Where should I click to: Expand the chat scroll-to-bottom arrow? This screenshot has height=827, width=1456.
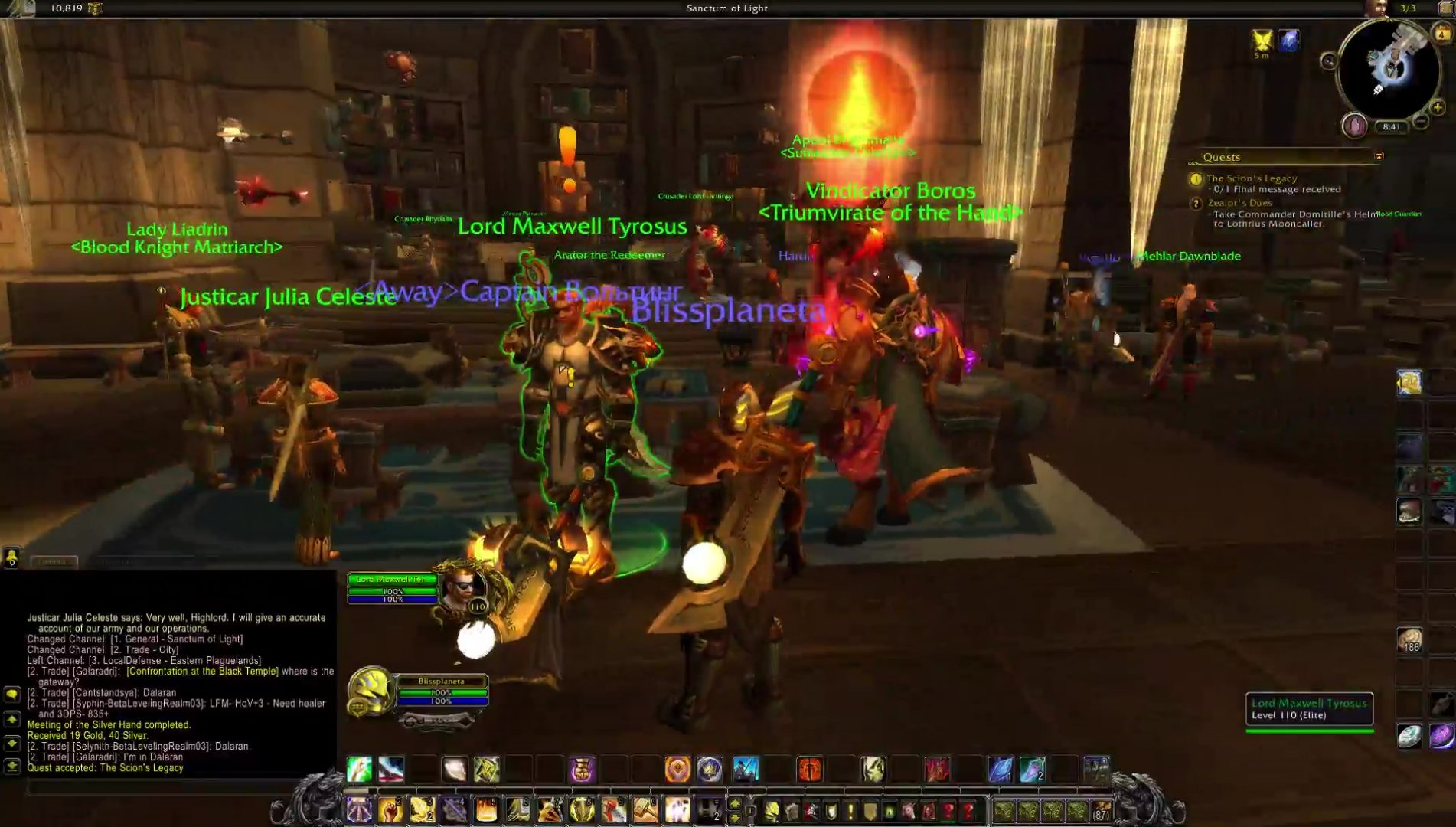(12, 767)
